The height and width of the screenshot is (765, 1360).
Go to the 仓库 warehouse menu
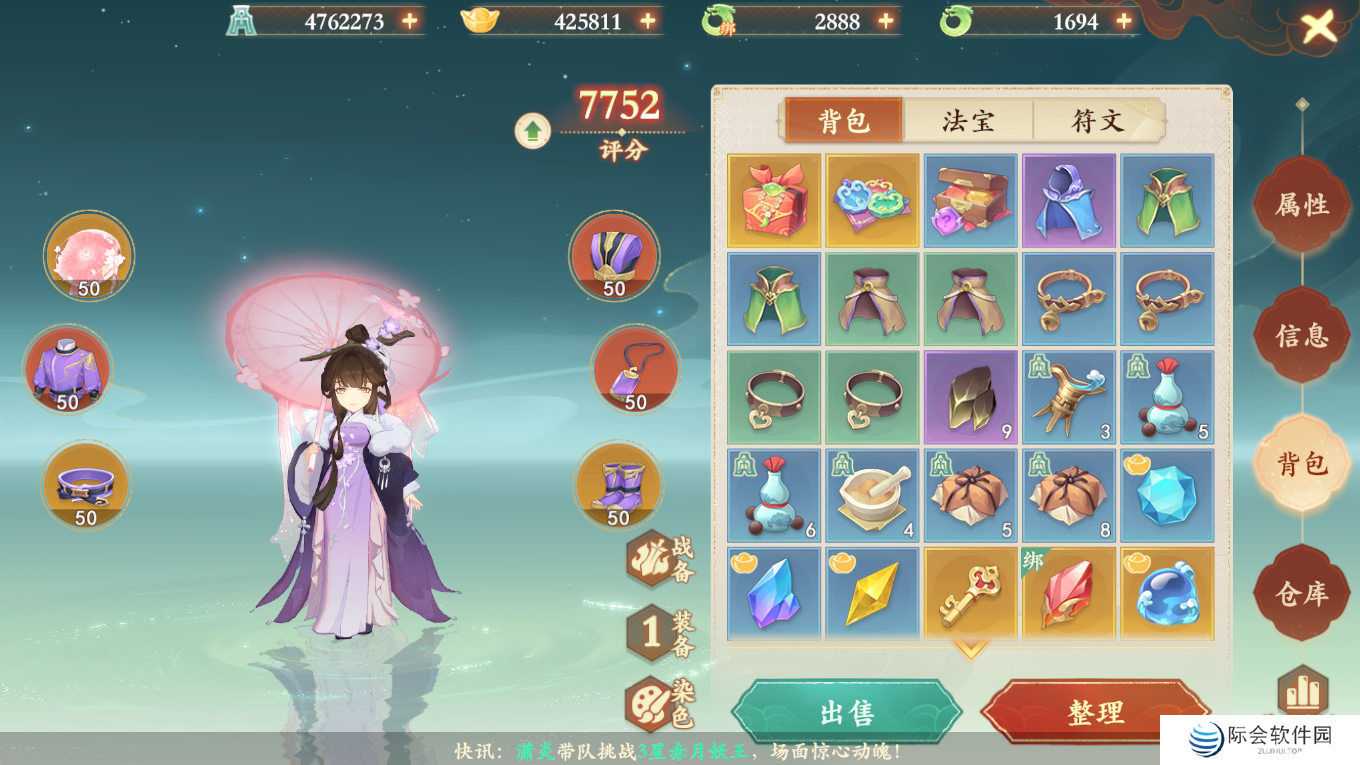[x=1301, y=594]
